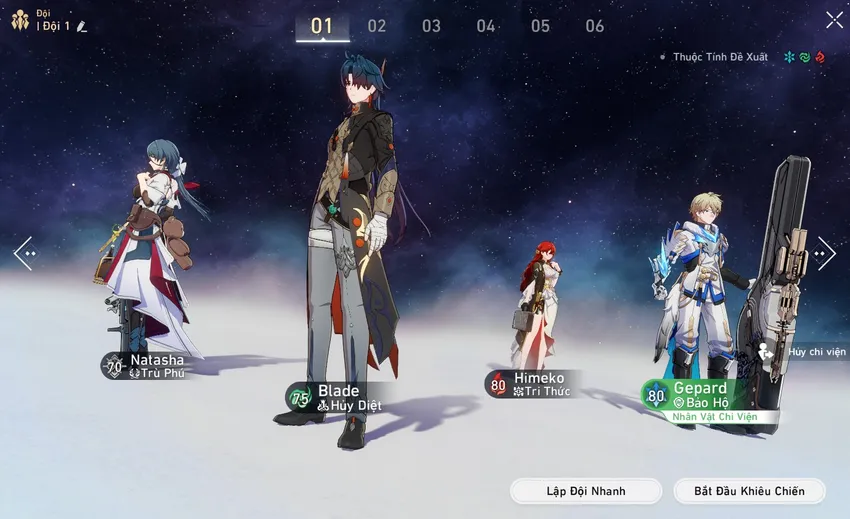Viewport: 850px width, 519px height.
Task: Switch to team tab 04
Action: click(x=486, y=26)
